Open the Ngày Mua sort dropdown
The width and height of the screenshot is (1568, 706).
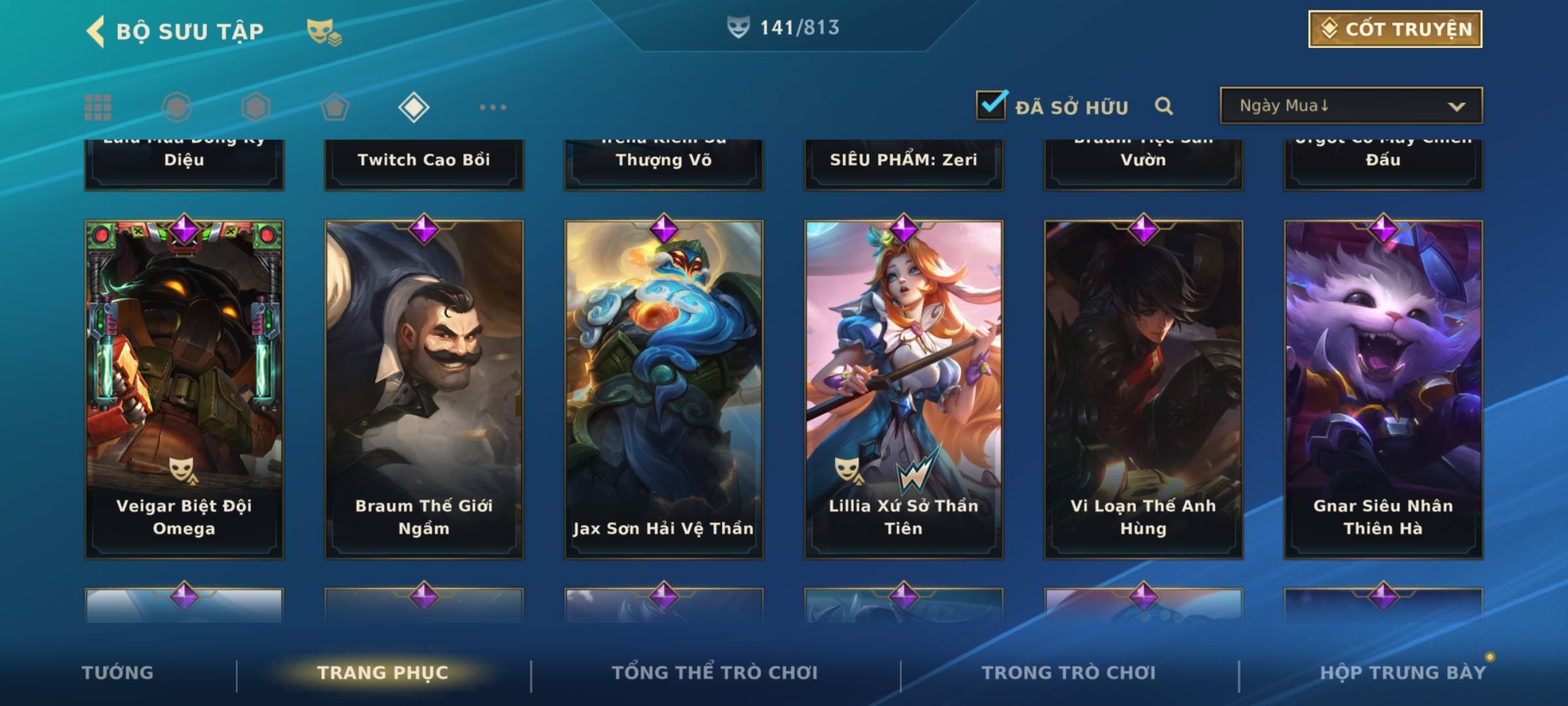coord(1350,106)
